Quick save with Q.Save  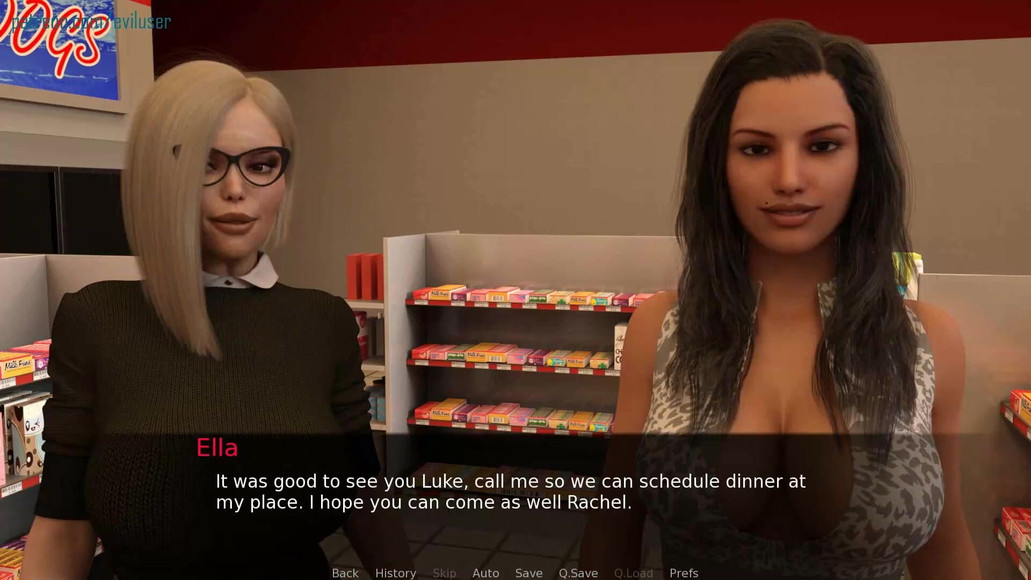578,573
